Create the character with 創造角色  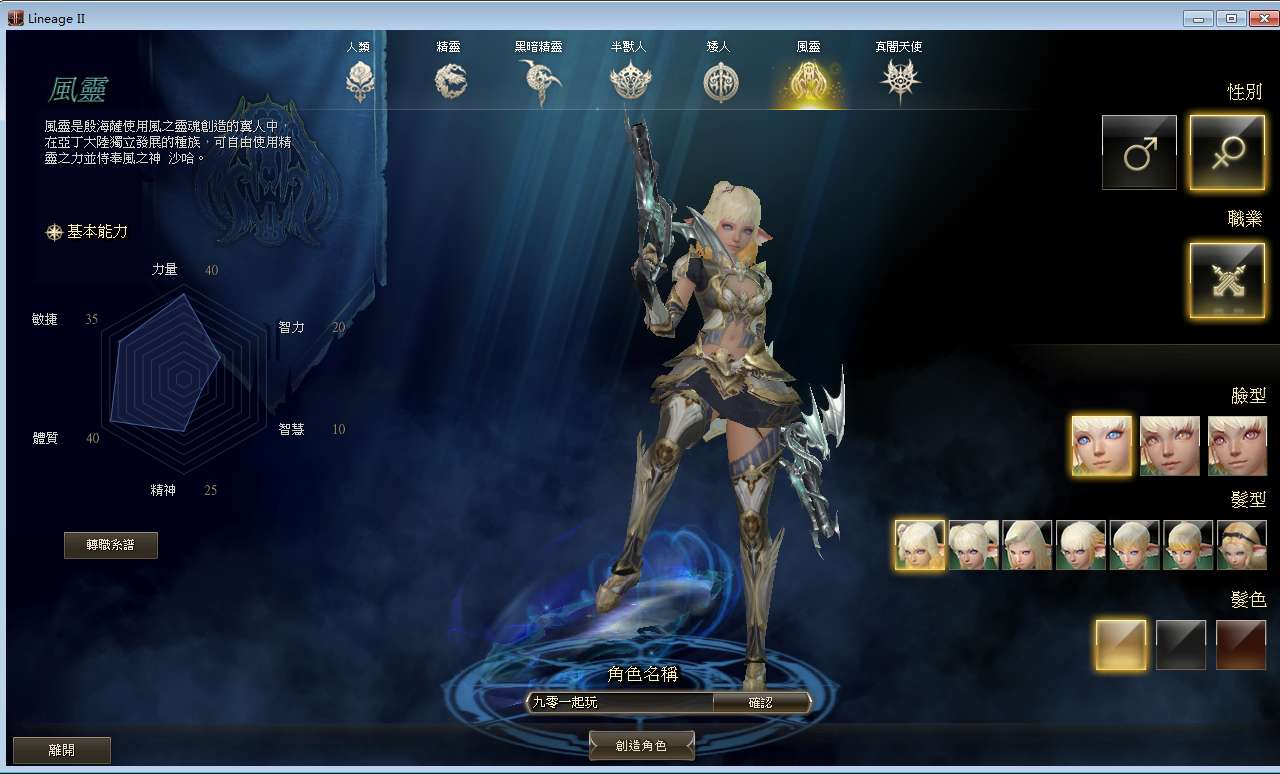point(641,745)
